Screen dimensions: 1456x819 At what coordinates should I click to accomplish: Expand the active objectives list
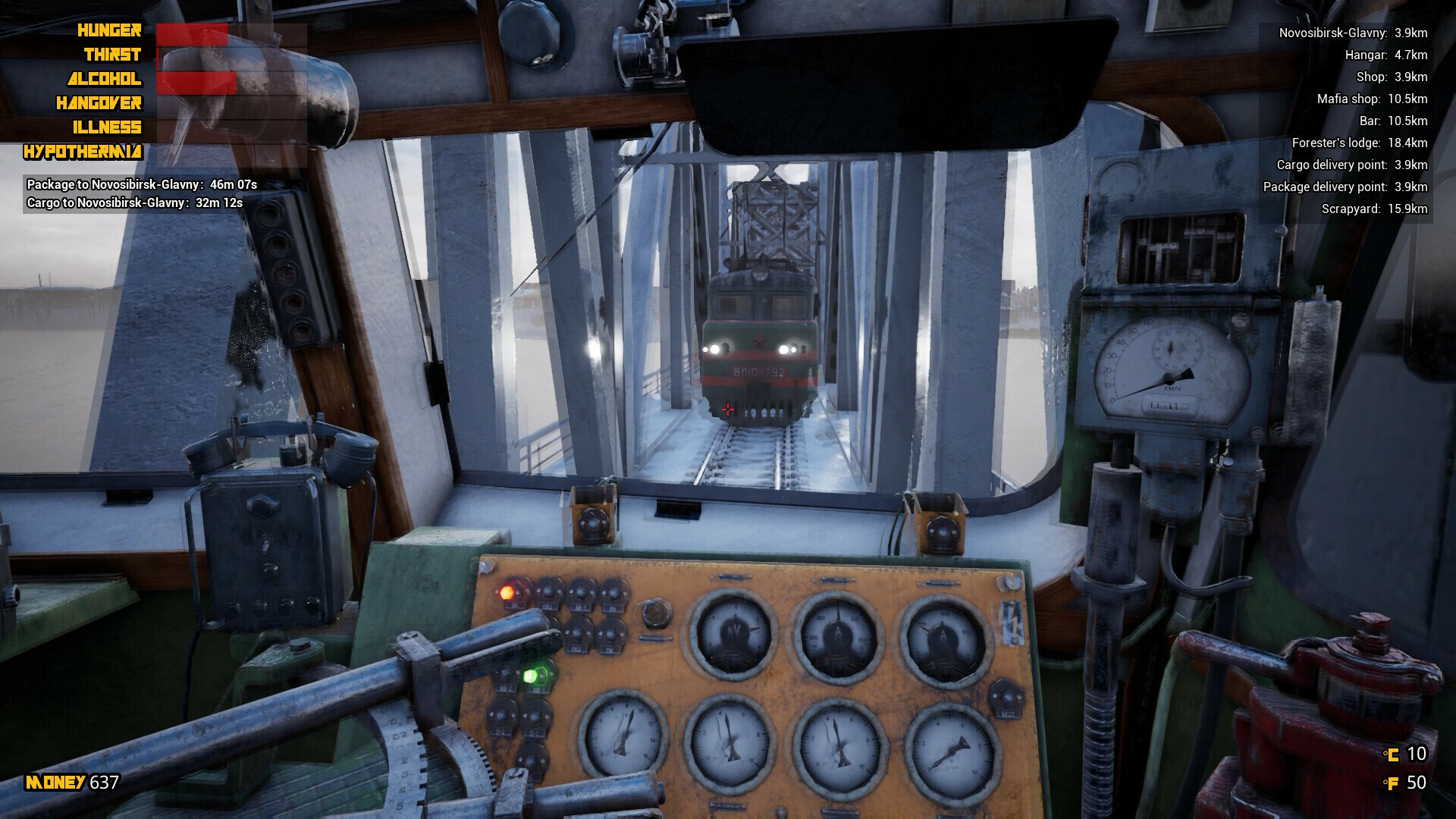(136, 193)
